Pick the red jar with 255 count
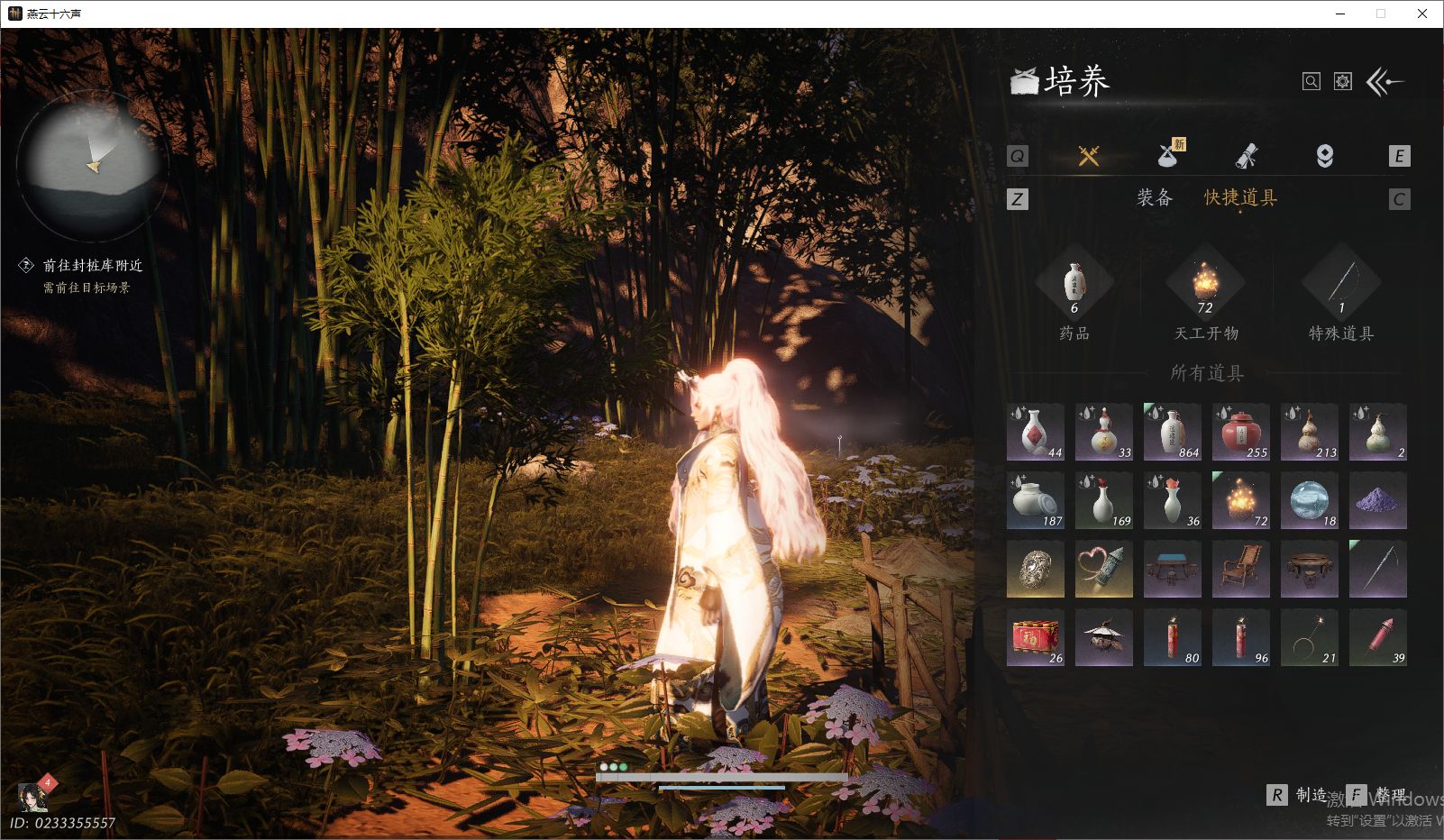Viewport: 1444px width, 840px height. coord(1240,432)
